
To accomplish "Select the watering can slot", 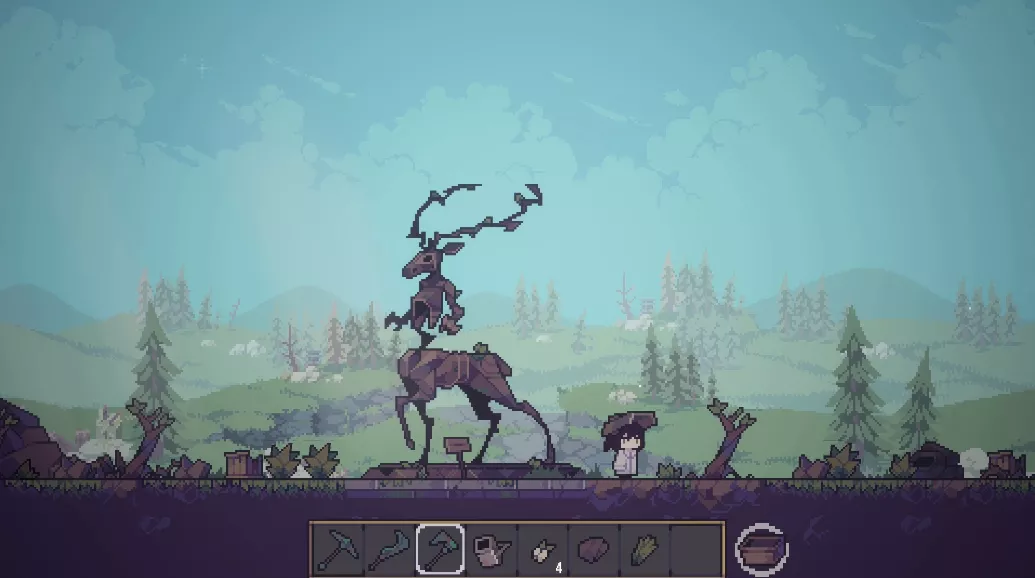I will coord(491,549).
